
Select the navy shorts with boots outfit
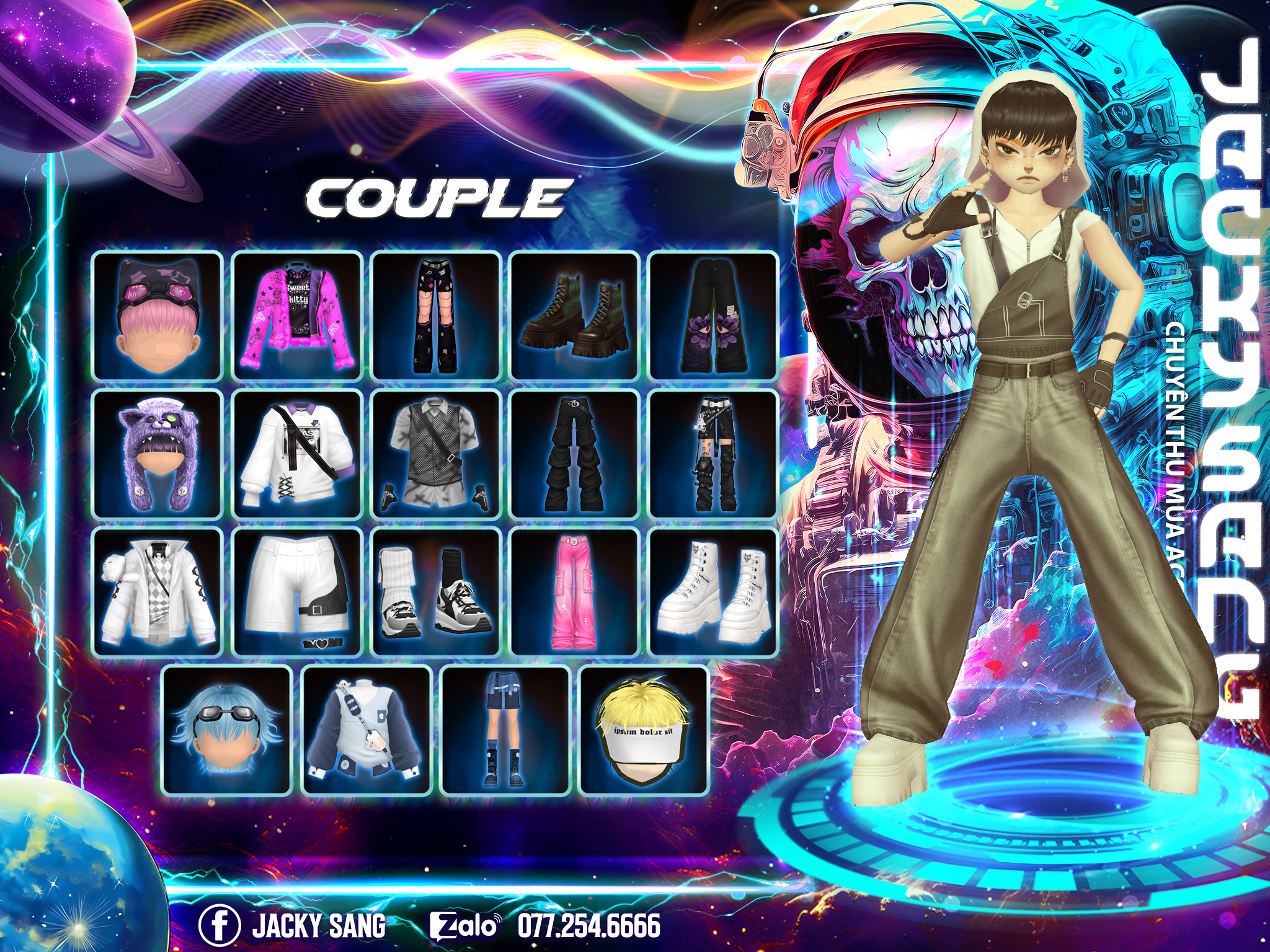(505, 731)
